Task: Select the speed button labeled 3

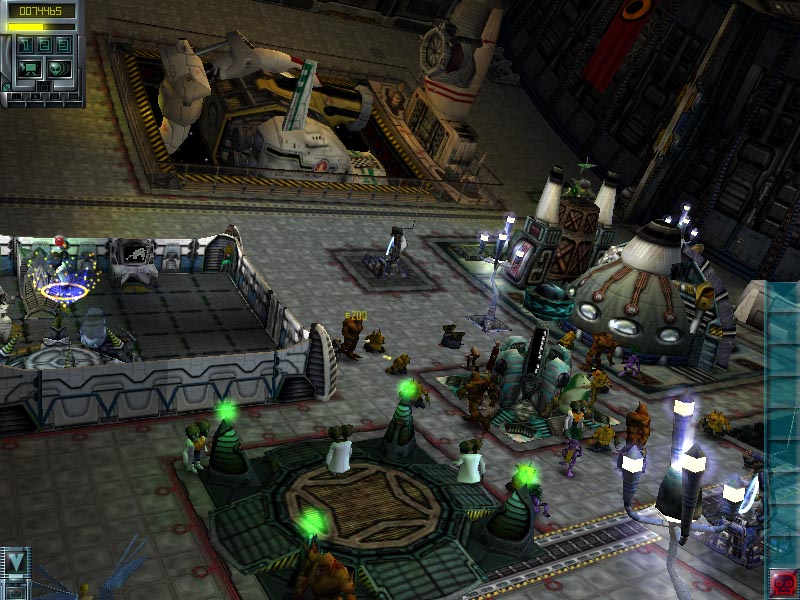Action: pos(61,46)
